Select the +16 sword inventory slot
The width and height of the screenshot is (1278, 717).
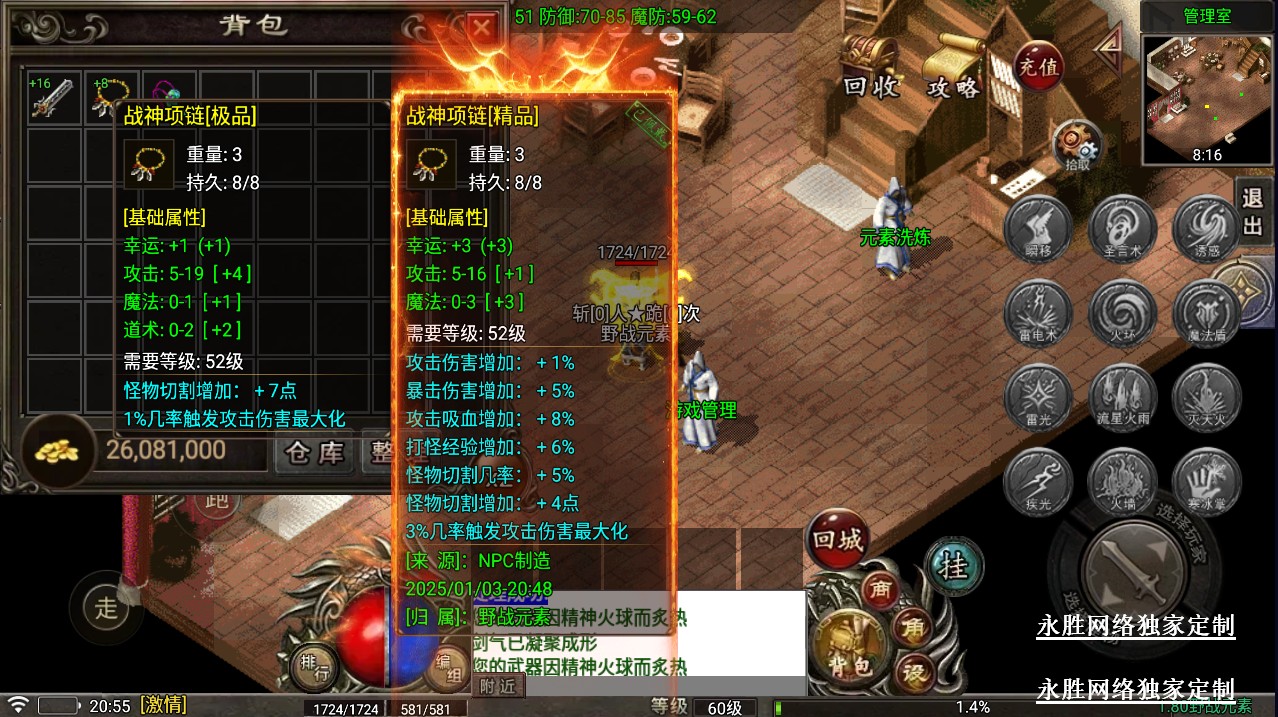(x=54, y=98)
